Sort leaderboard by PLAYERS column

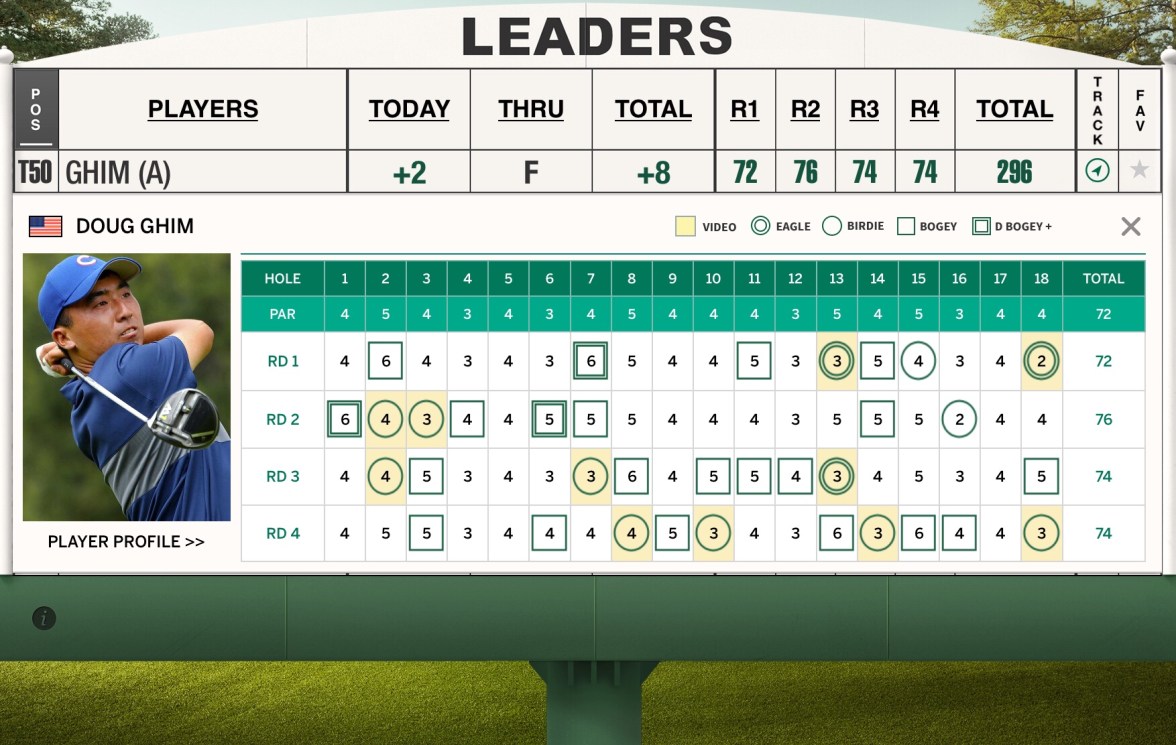pyautogui.click(x=203, y=109)
